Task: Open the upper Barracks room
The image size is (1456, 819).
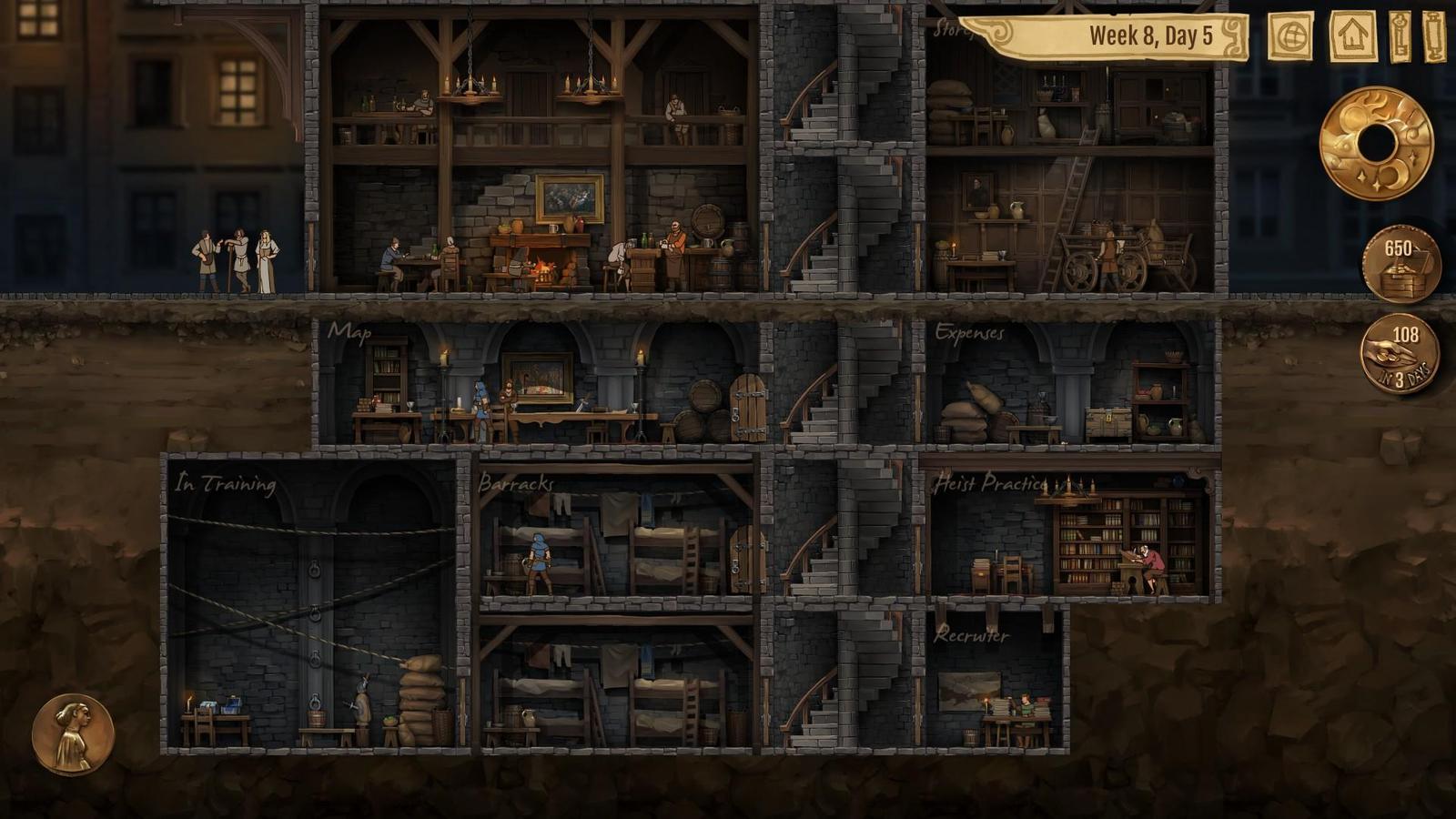Action: 614,535
